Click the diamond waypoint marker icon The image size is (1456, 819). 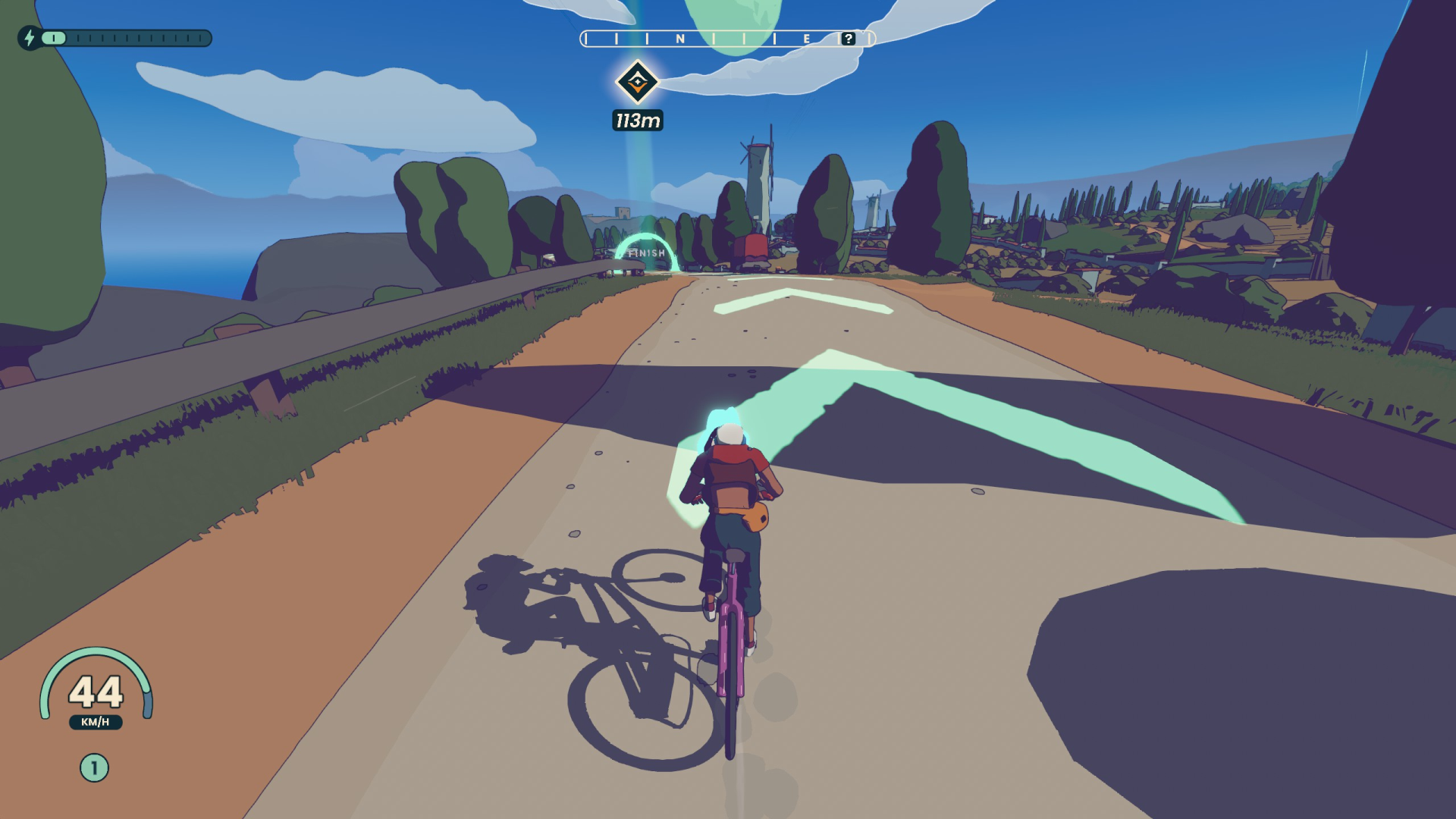(639, 81)
